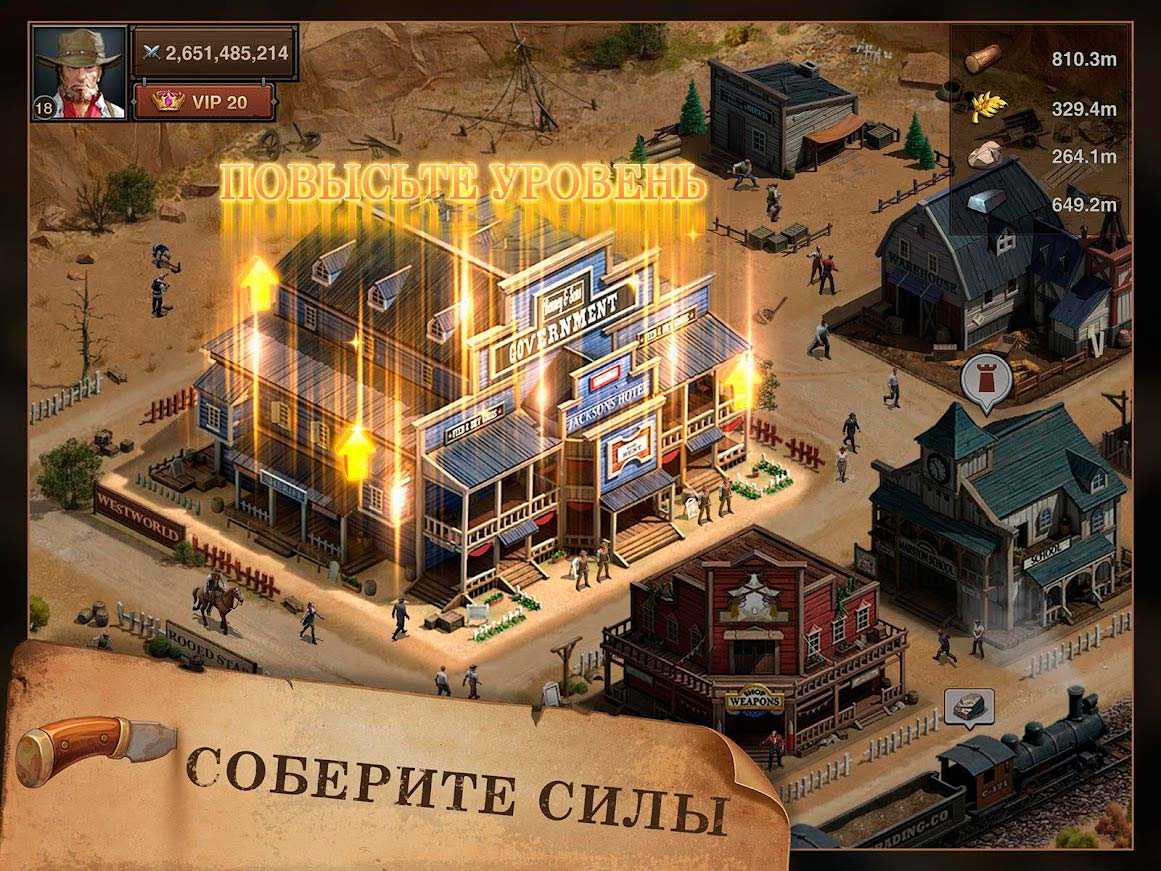Click the wood log resource icon

[x=985, y=59]
